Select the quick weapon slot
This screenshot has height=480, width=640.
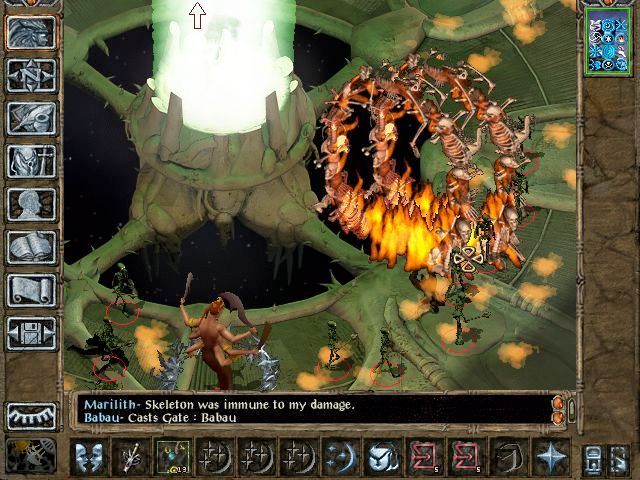[131, 457]
